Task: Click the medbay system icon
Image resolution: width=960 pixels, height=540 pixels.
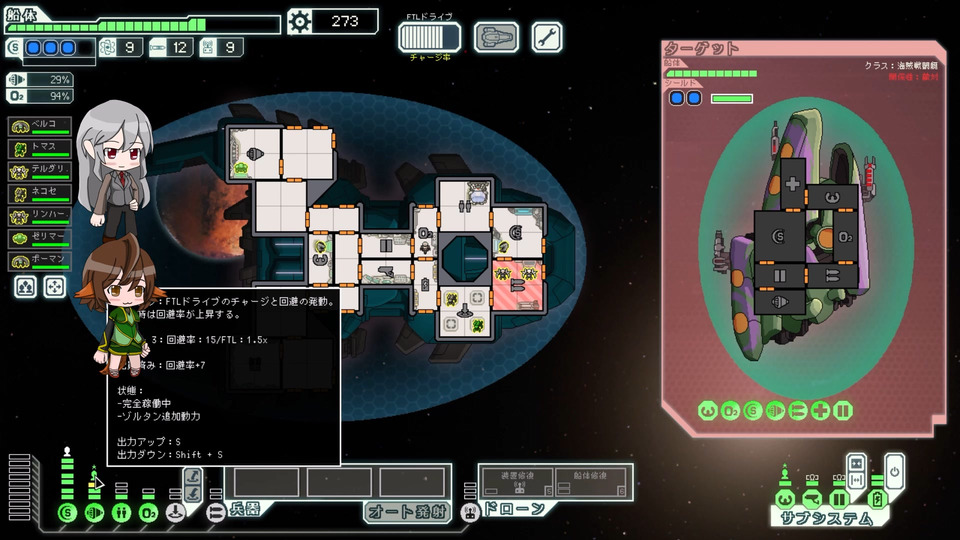Action: [x=121, y=513]
